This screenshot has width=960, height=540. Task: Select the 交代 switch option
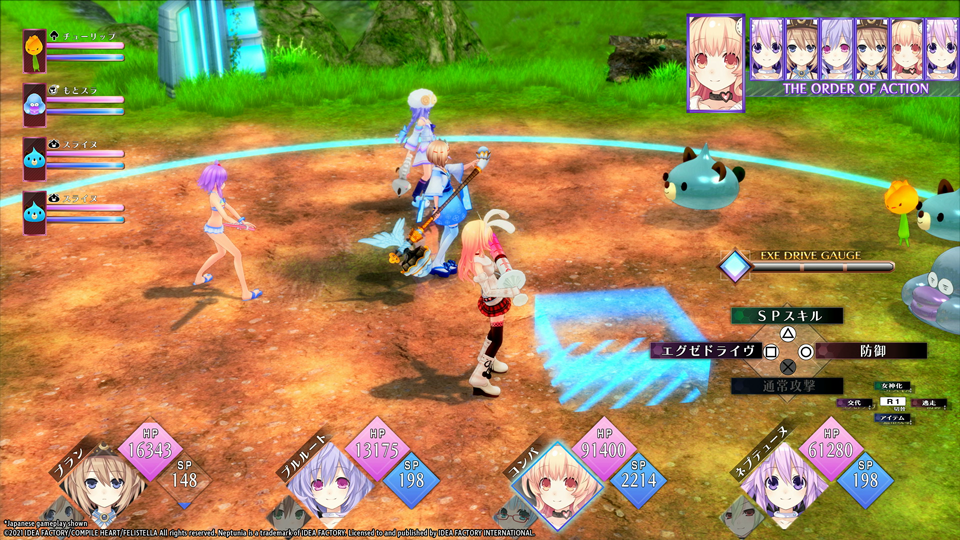pos(856,402)
